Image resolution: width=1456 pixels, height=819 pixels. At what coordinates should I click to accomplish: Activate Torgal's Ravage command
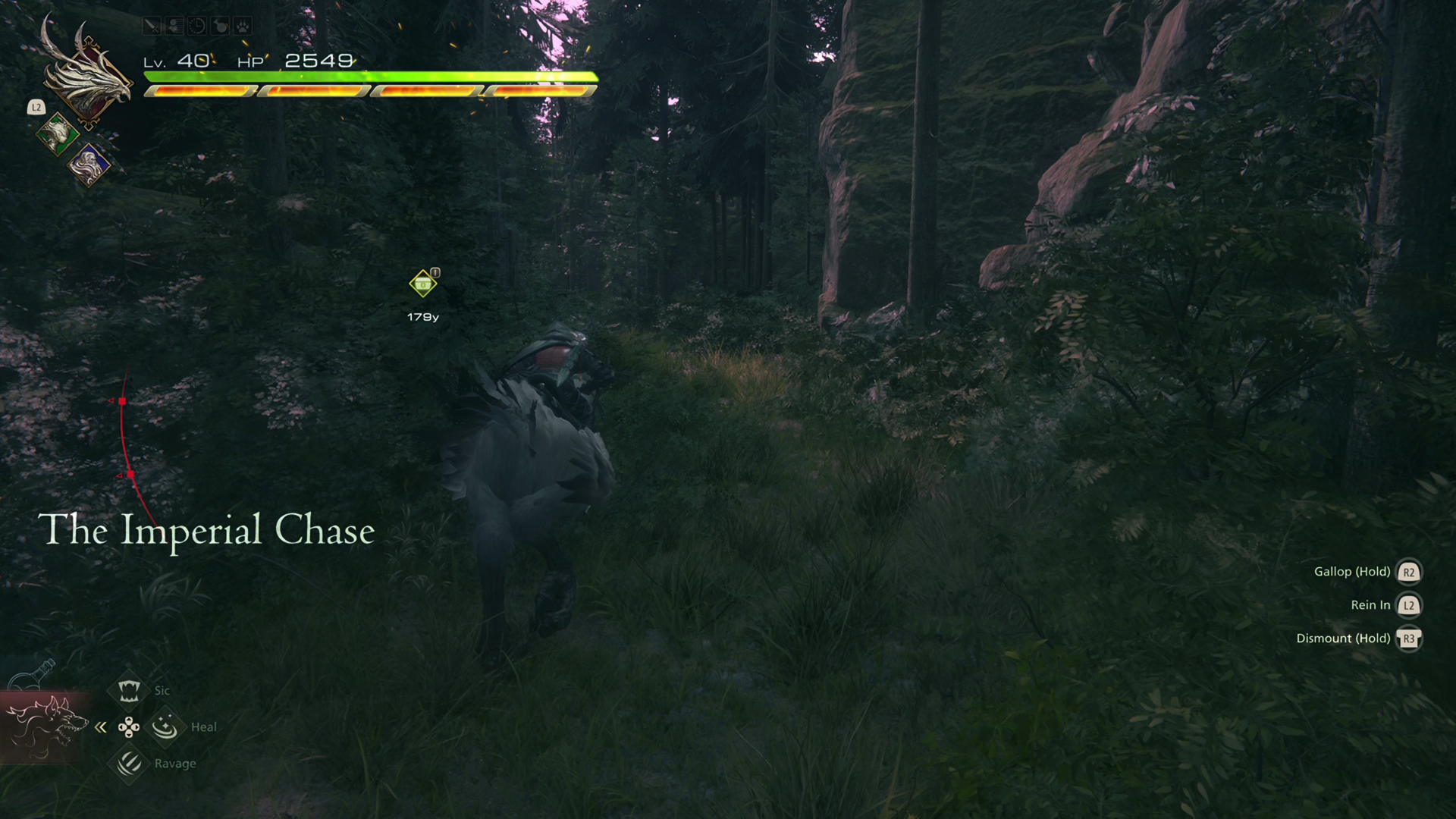point(129,764)
